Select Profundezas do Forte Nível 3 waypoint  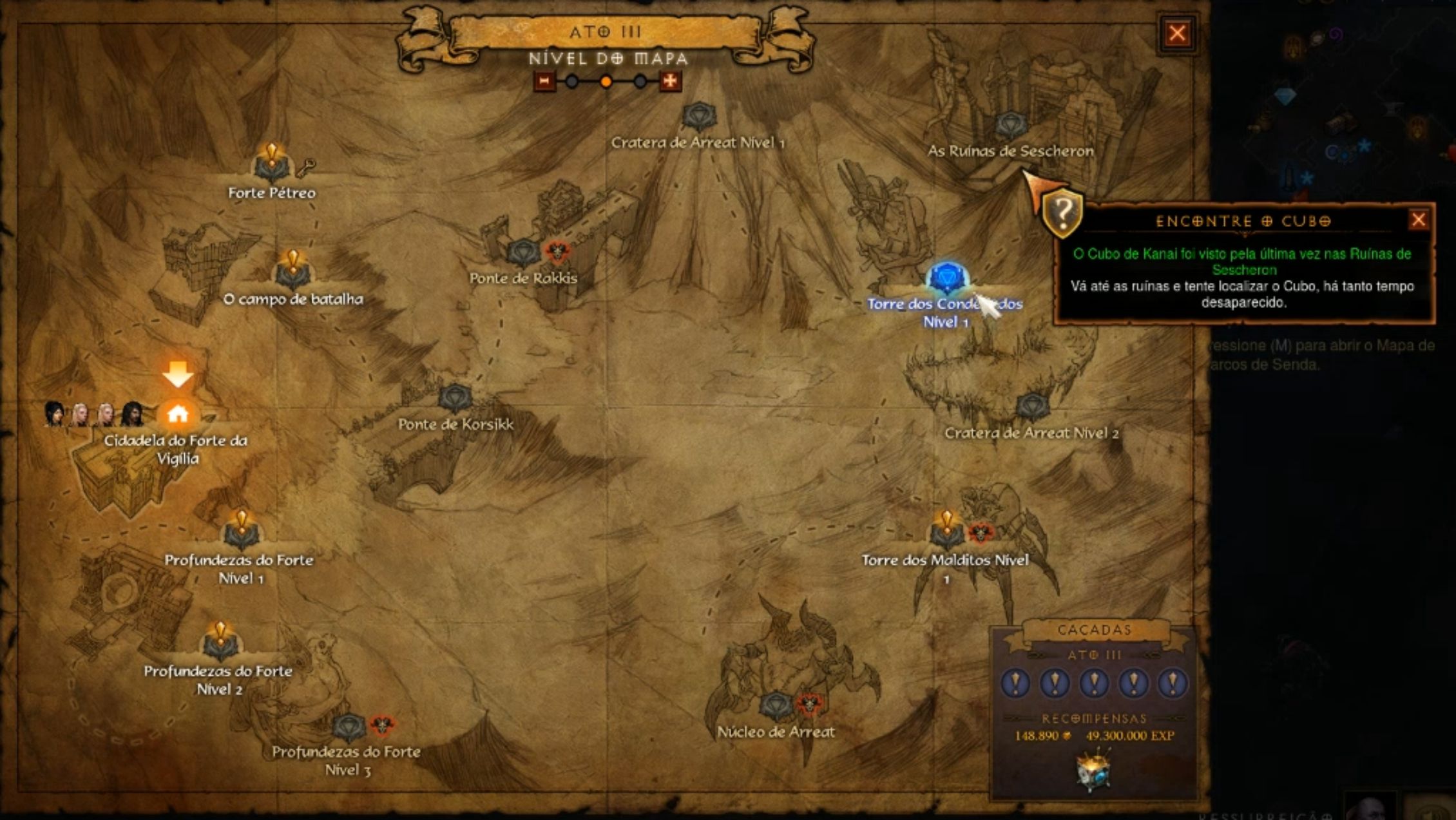pyautogui.click(x=349, y=727)
